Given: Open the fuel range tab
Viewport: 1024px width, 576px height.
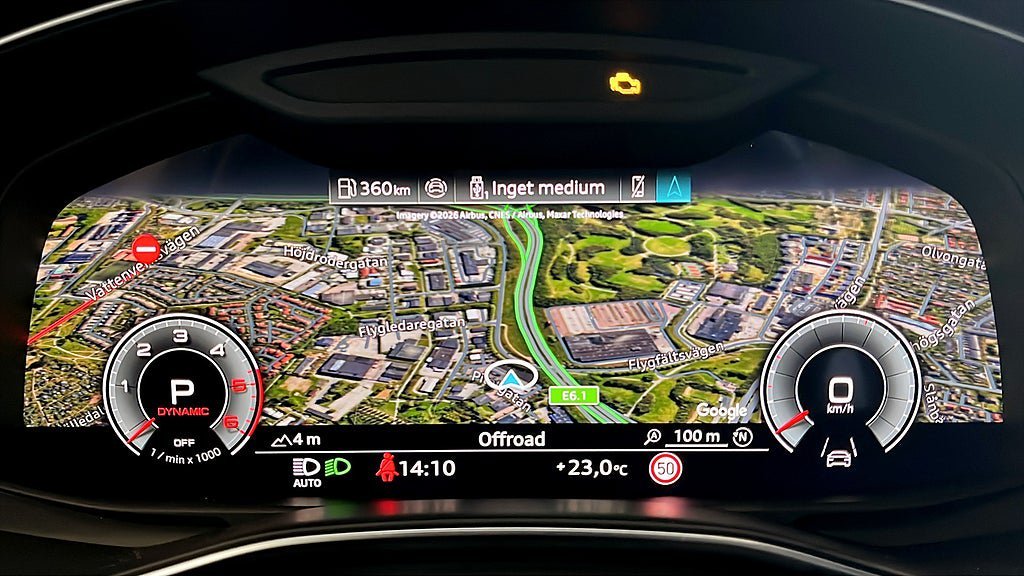Looking at the screenshot, I should coord(371,187).
